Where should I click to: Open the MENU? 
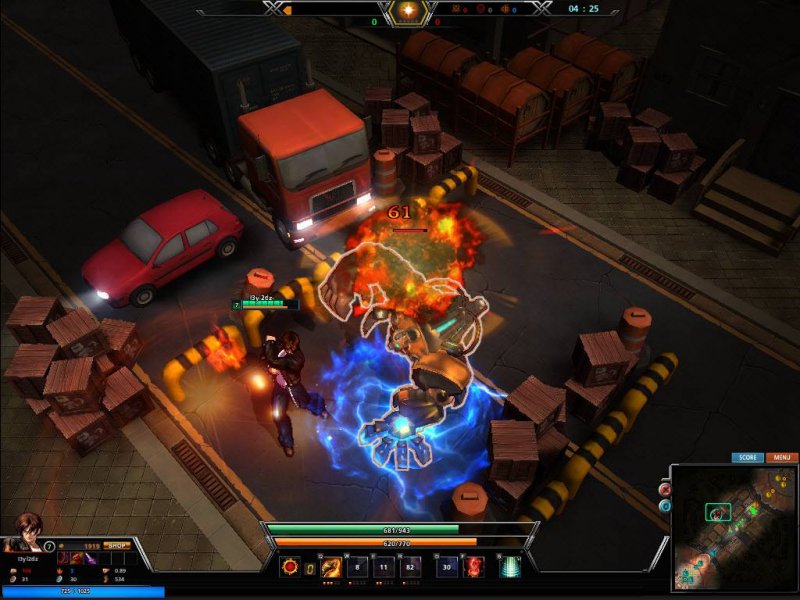783,457
